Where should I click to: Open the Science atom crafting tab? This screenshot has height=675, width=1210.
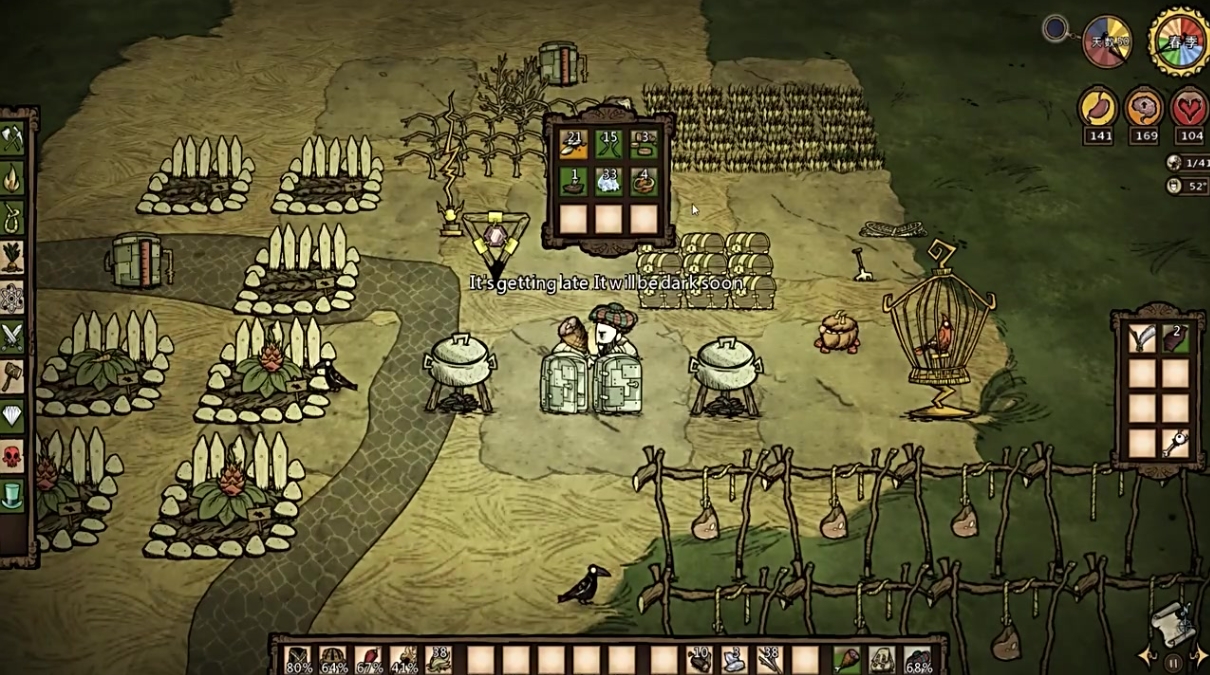(13, 297)
